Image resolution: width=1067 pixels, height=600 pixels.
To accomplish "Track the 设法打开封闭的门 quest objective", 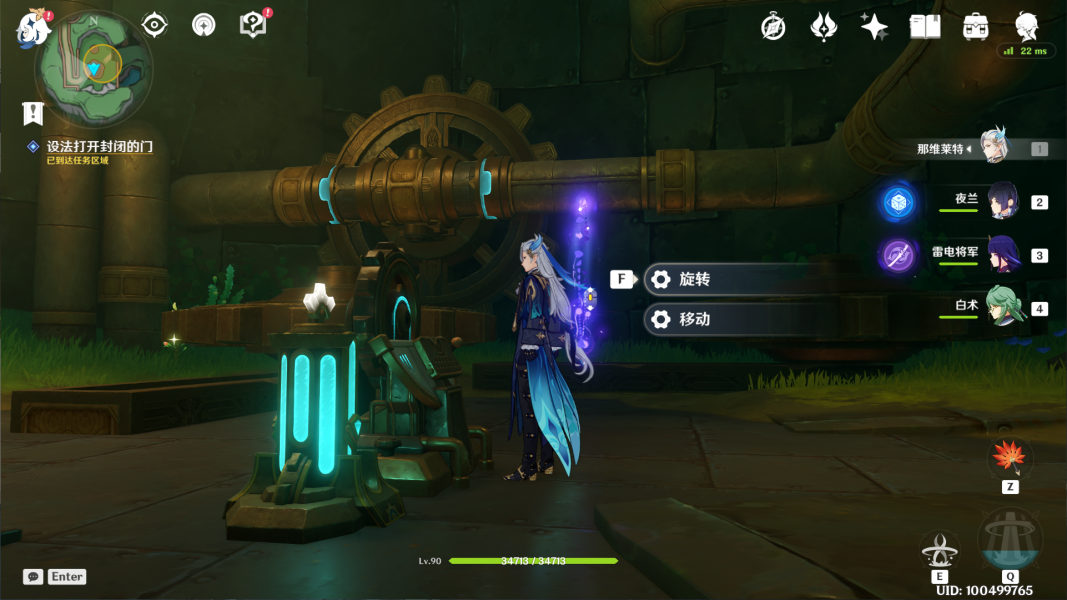I will pos(99,147).
